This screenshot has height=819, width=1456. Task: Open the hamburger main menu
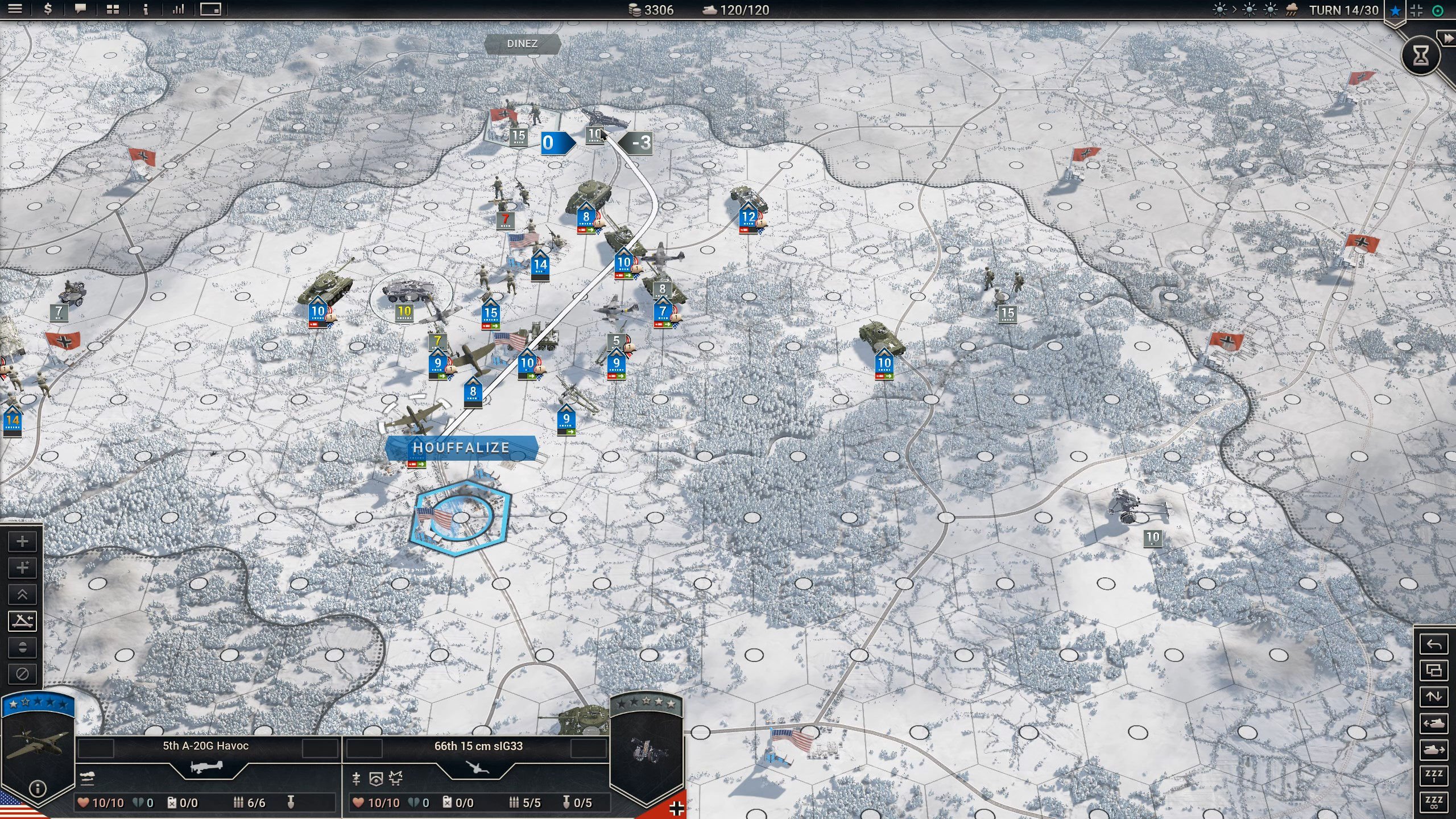pos(15,9)
